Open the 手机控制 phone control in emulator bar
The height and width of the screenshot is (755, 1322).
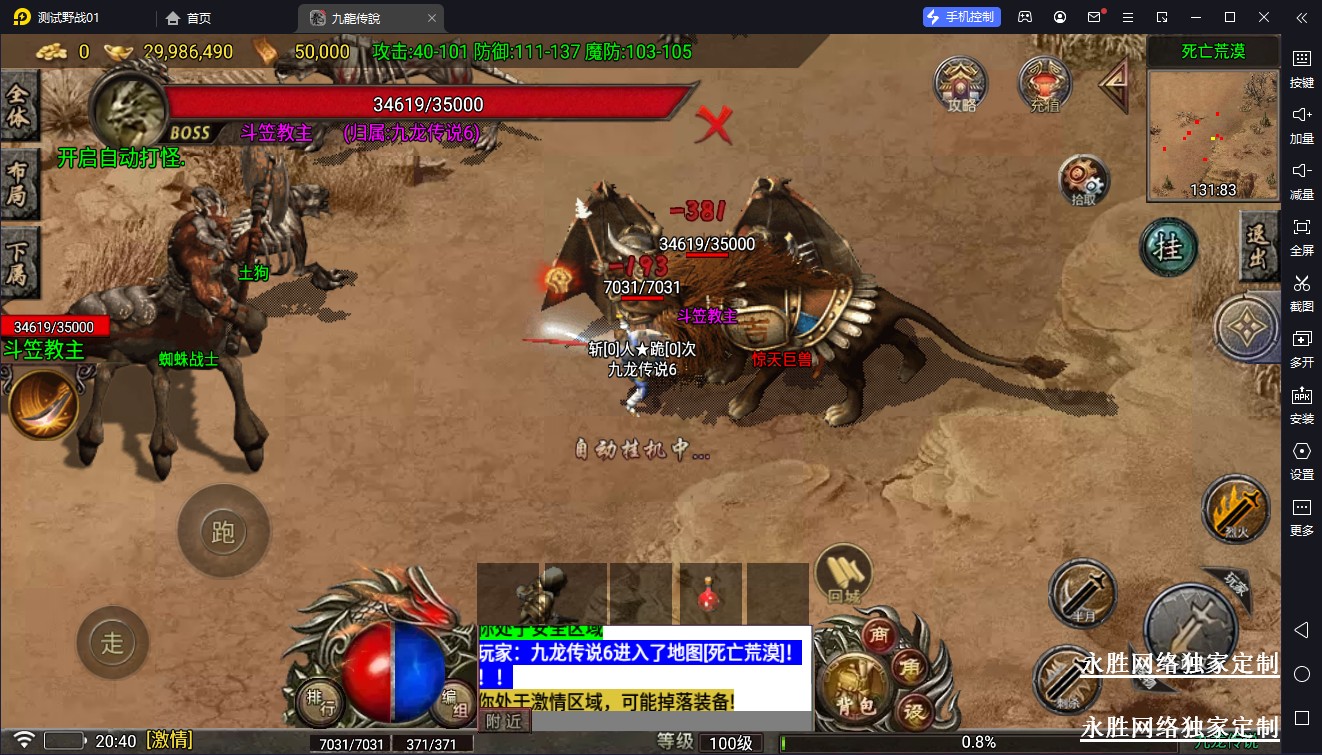[x=961, y=17]
